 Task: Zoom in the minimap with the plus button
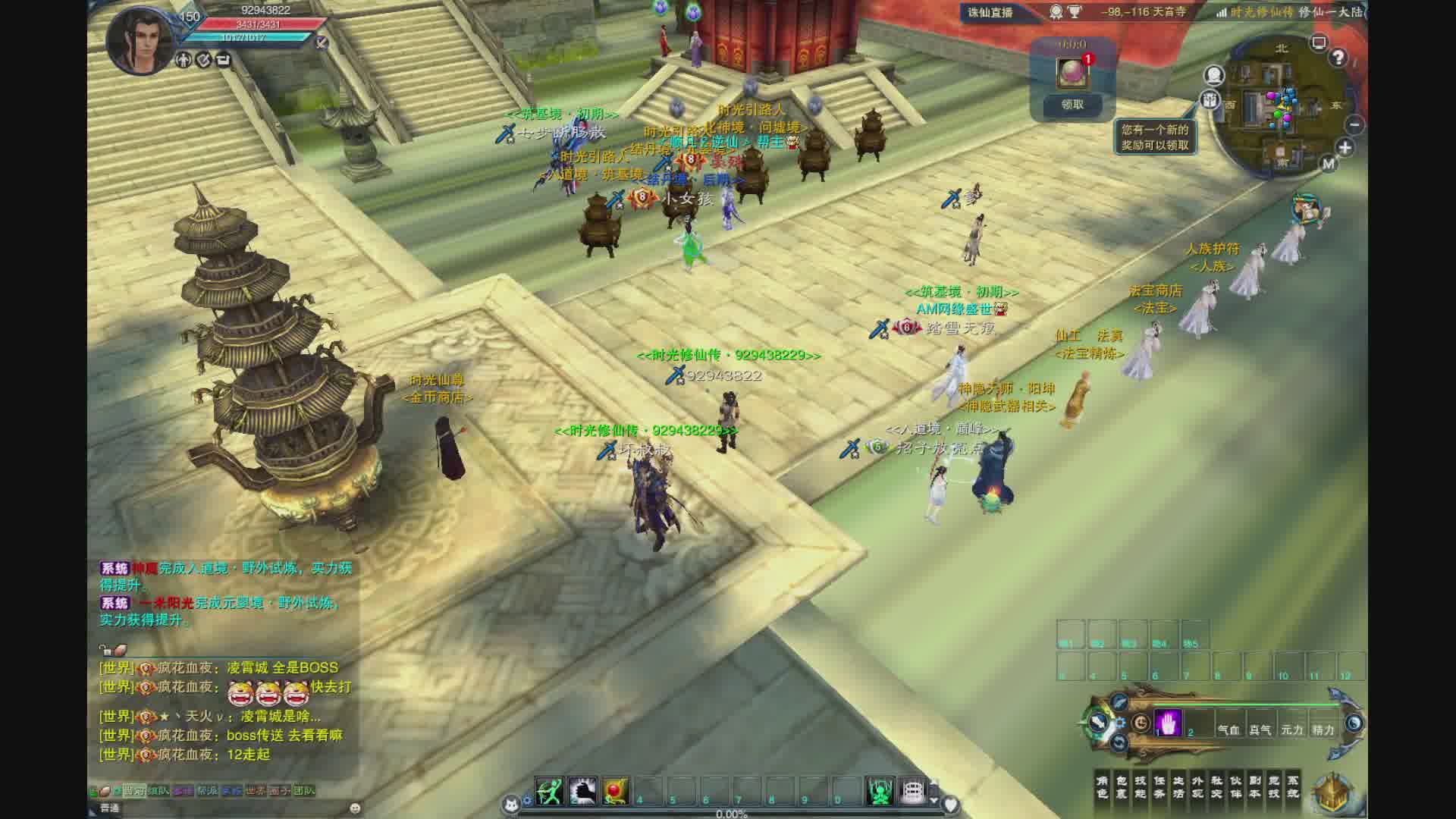1345,148
